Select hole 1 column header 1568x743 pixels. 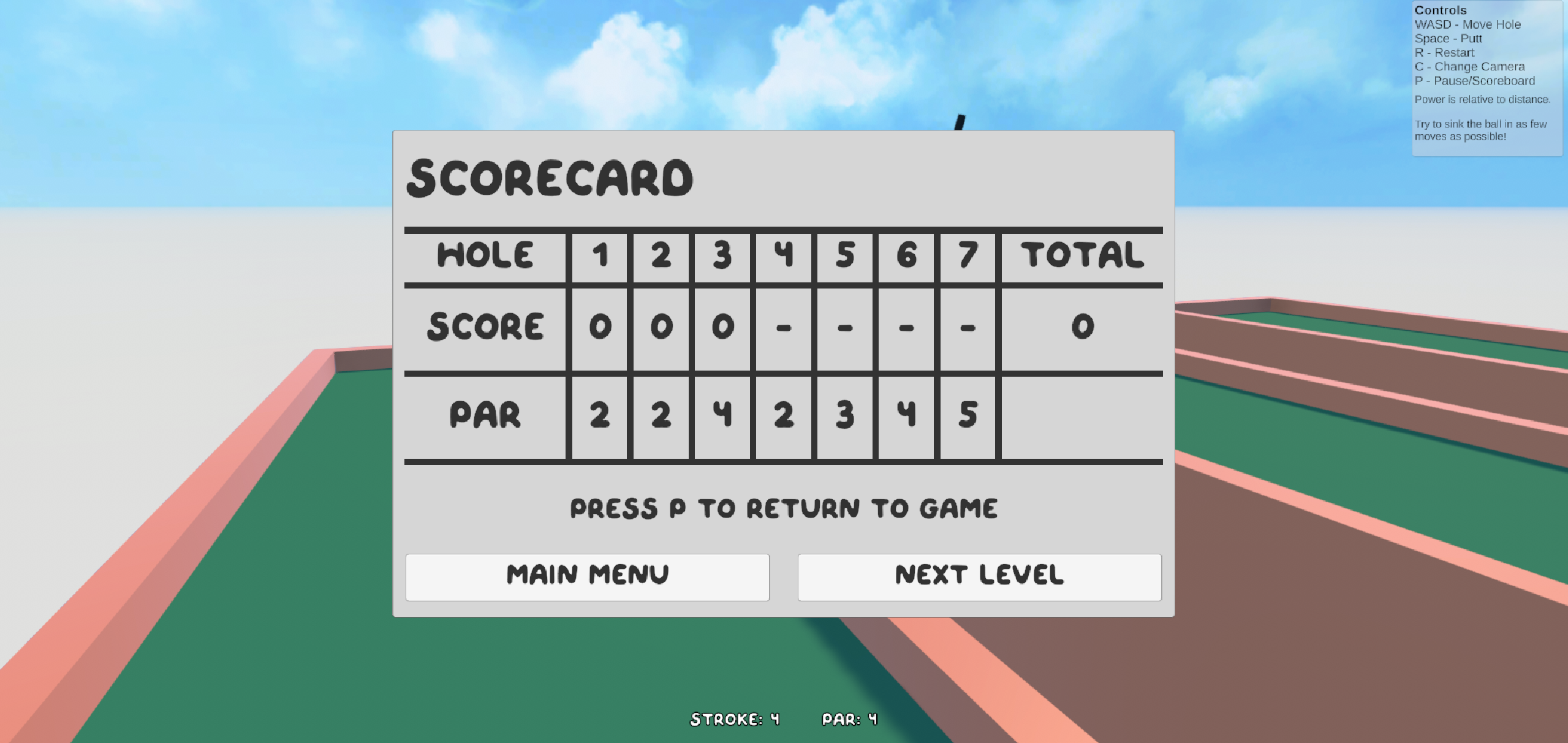(599, 256)
